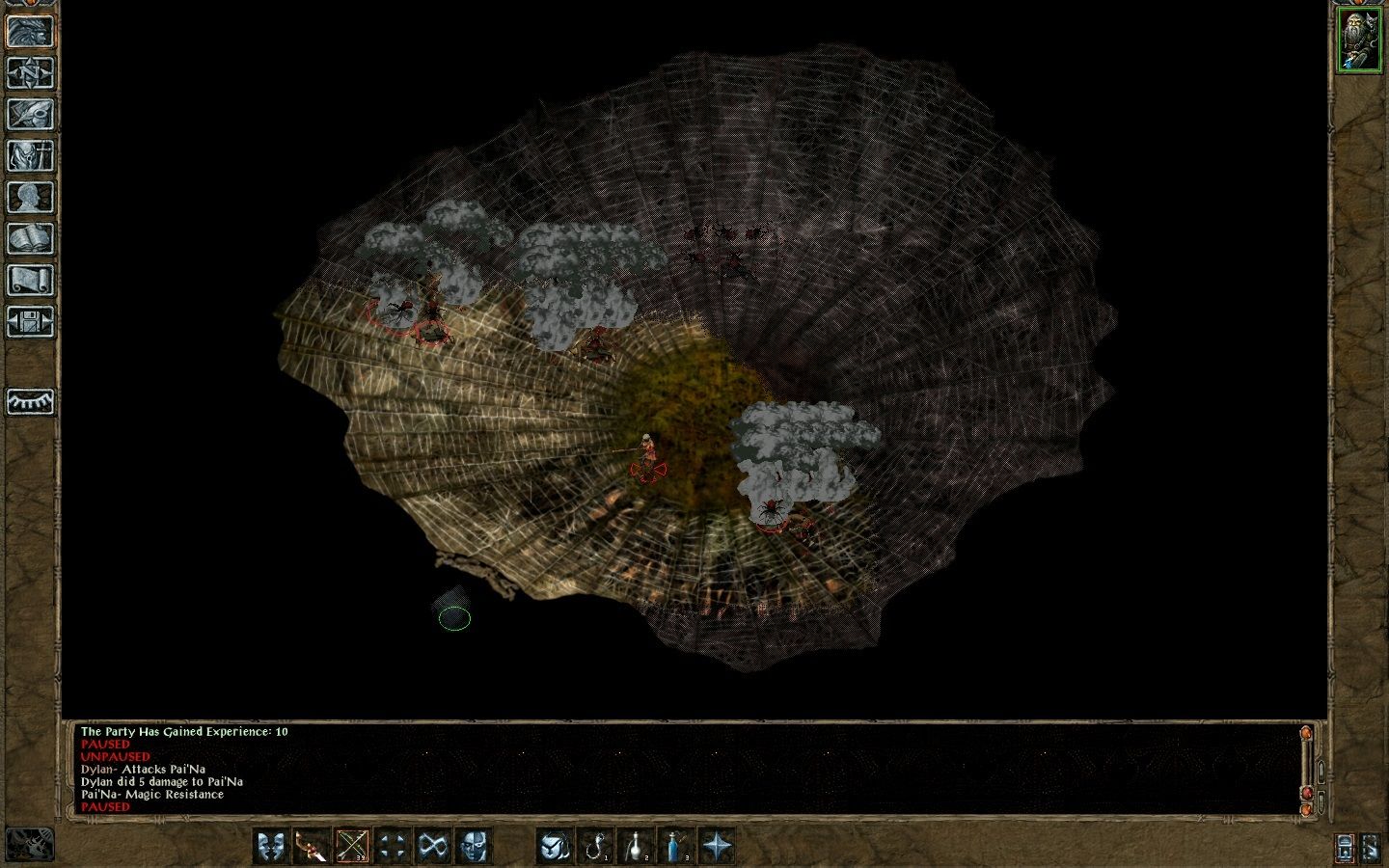Toggle character arbitration with the masks button
Viewport: 1389px width, 868px height.
point(271,846)
